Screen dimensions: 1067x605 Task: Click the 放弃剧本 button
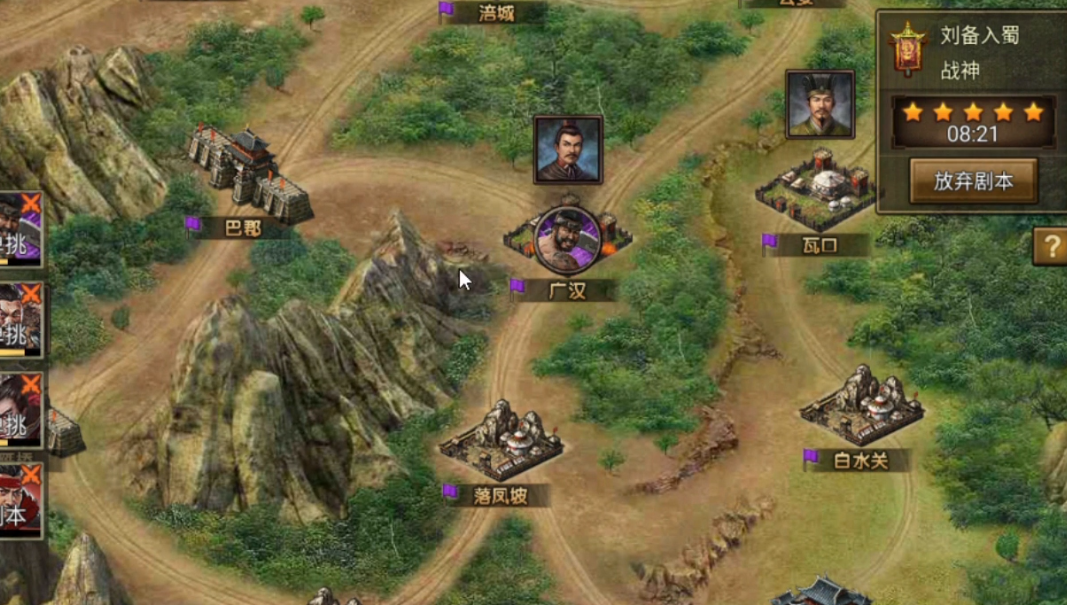[x=972, y=181]
